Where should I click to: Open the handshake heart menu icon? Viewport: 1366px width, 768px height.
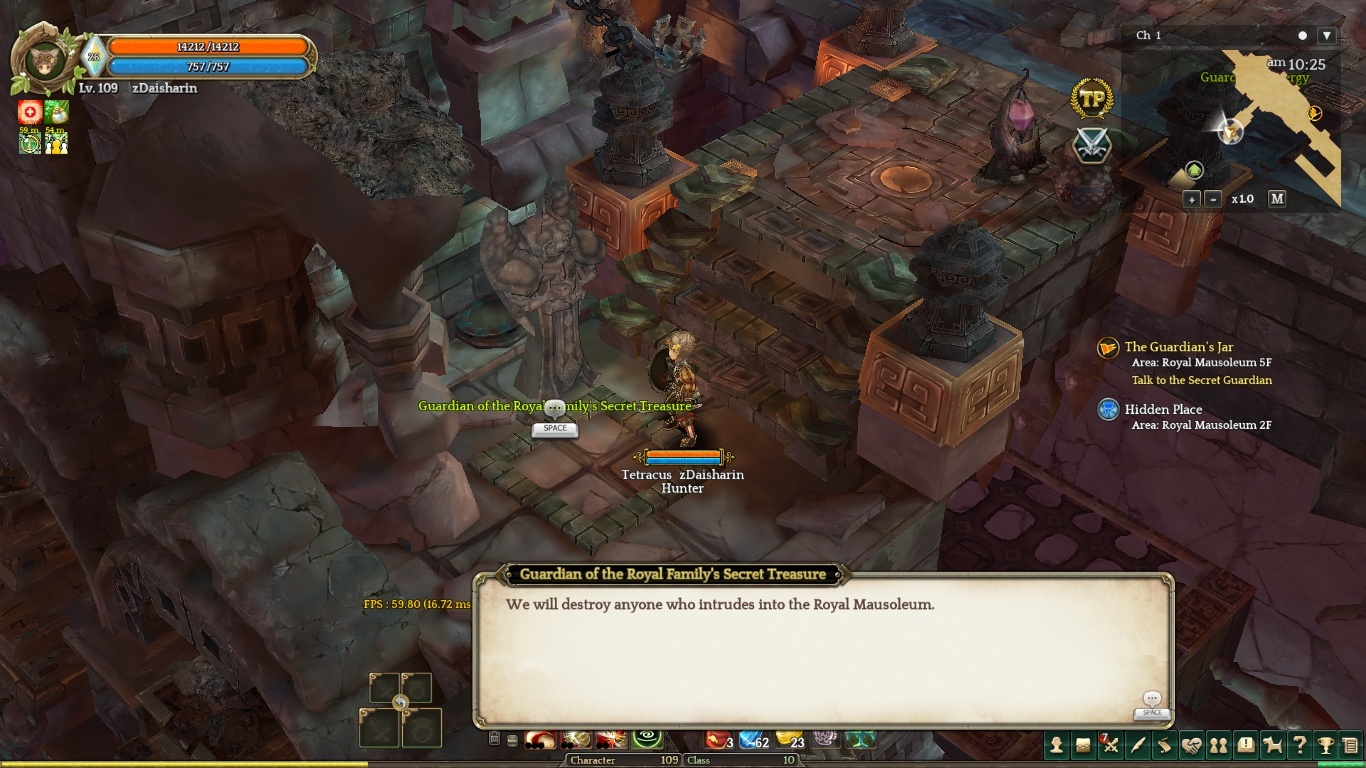(x=1191, y=745)
